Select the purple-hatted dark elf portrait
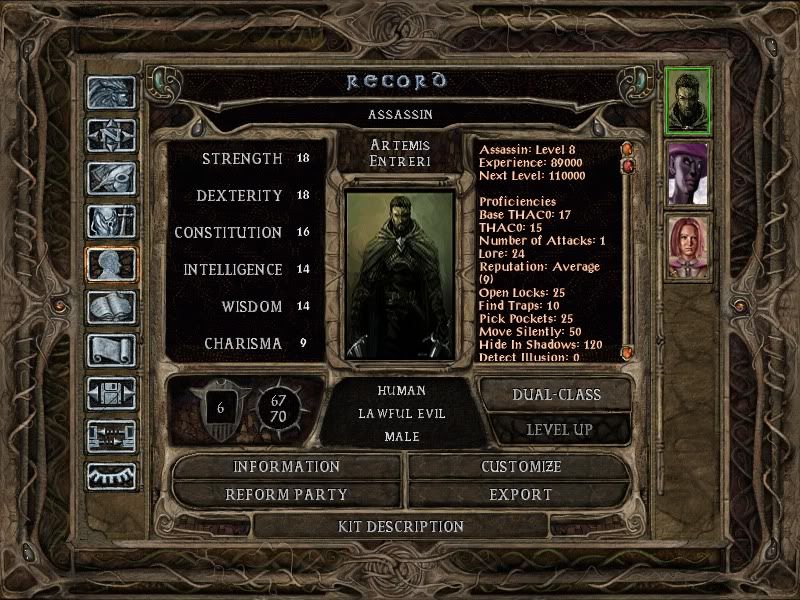800x600 pixels. click(x=688, y=172)
